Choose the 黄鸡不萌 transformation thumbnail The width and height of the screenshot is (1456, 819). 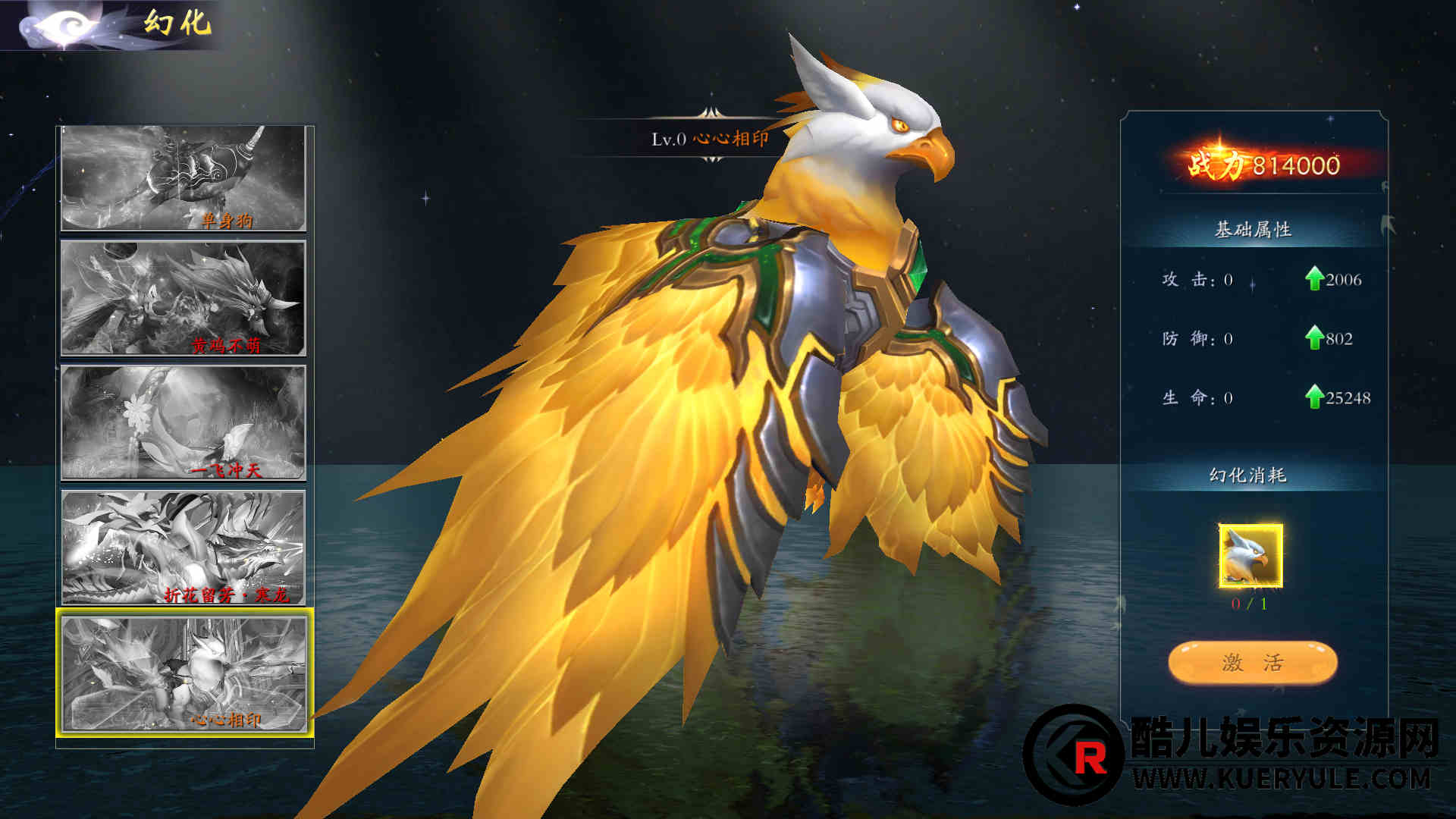[184, 298]
